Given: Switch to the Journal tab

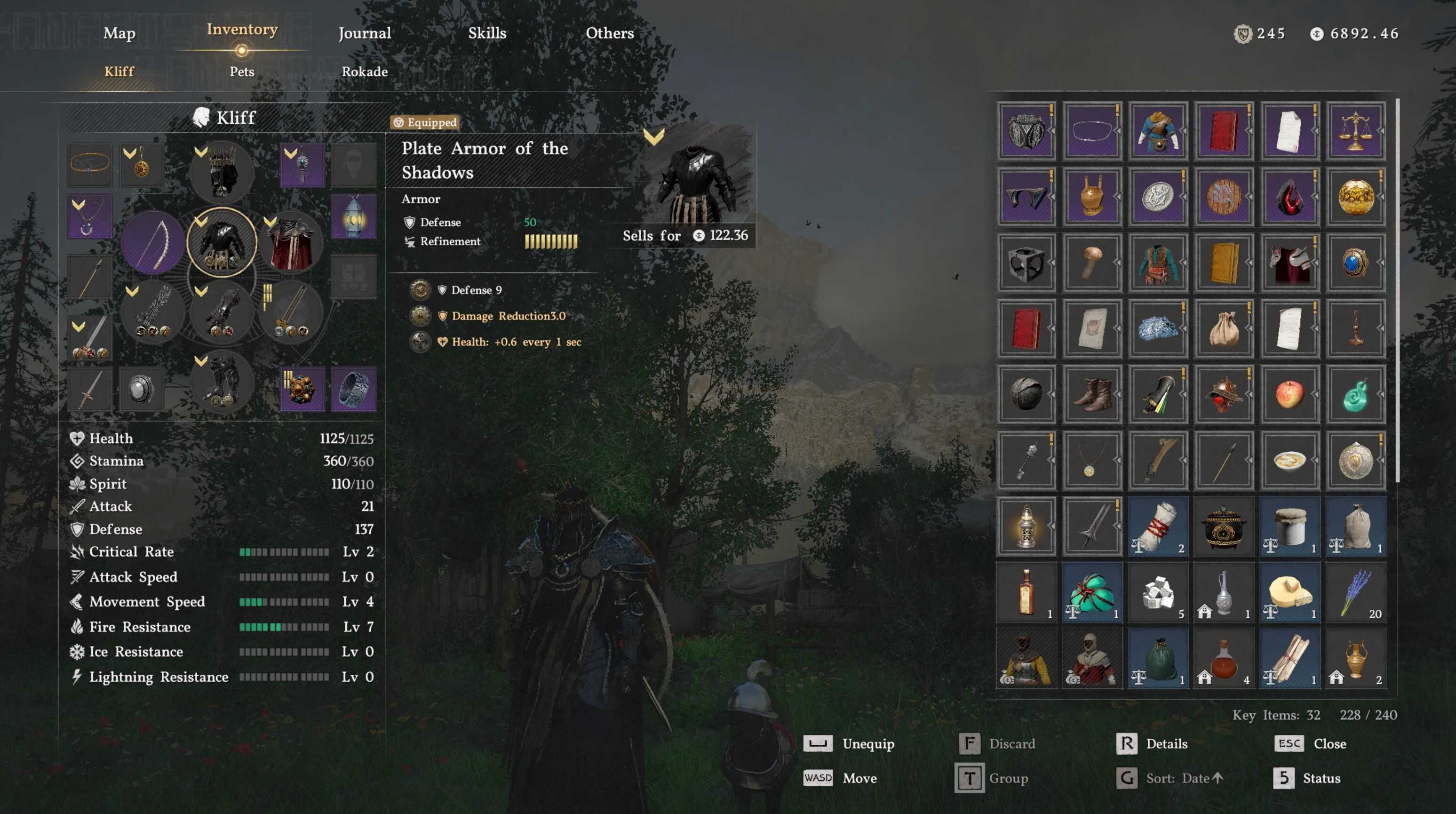Looking at the screenshot, I should [x=365, y=33].
